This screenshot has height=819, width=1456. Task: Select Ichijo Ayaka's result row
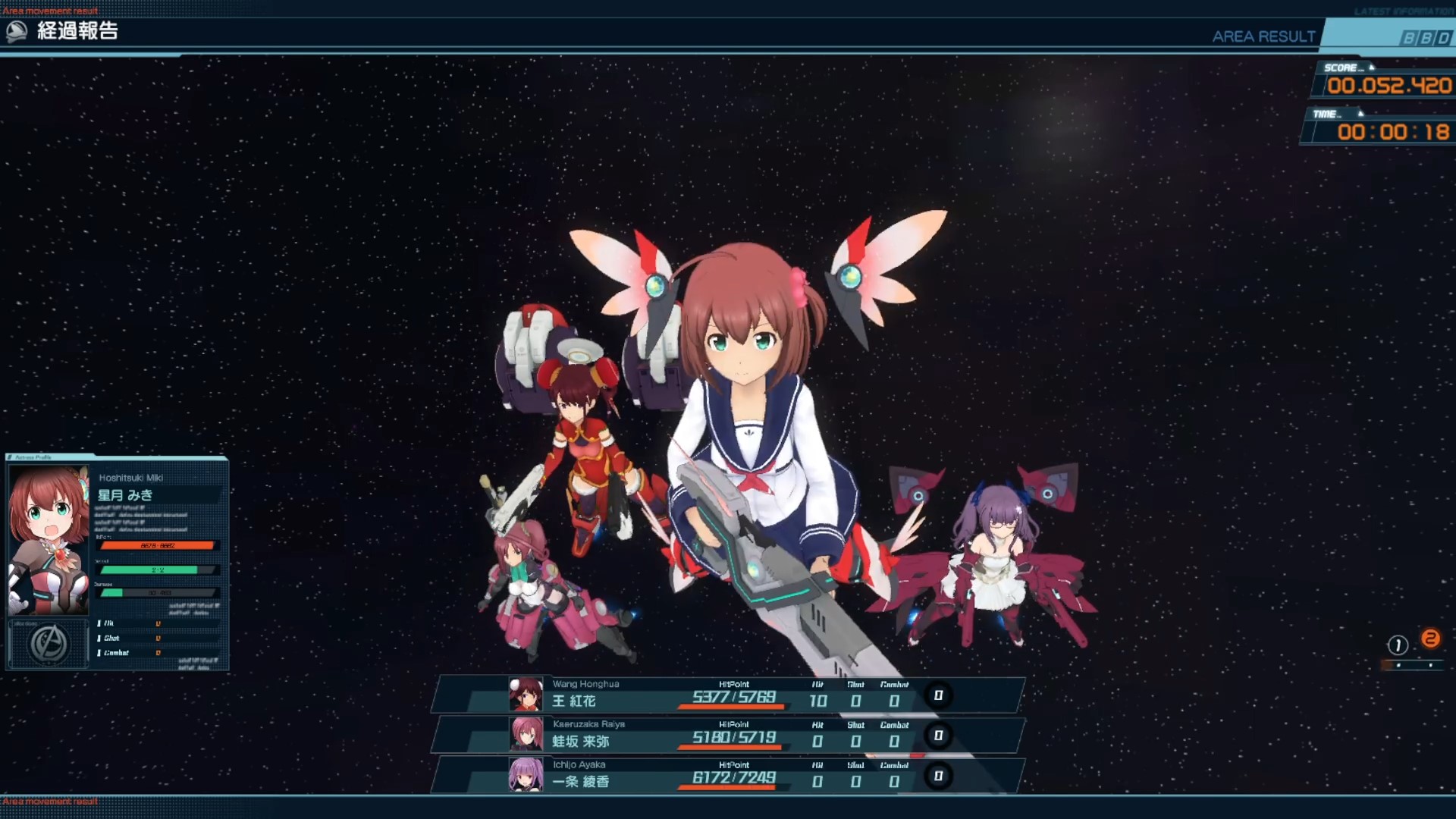[x=728, y=775]
